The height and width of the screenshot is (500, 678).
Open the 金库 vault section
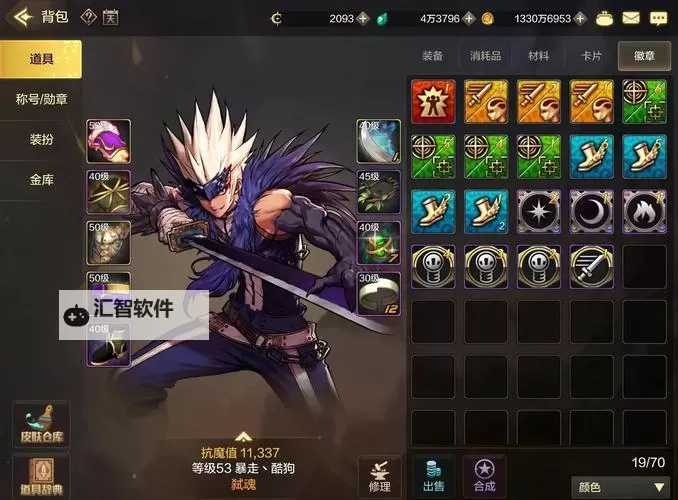pyautogui.click(x=41, y=180)
